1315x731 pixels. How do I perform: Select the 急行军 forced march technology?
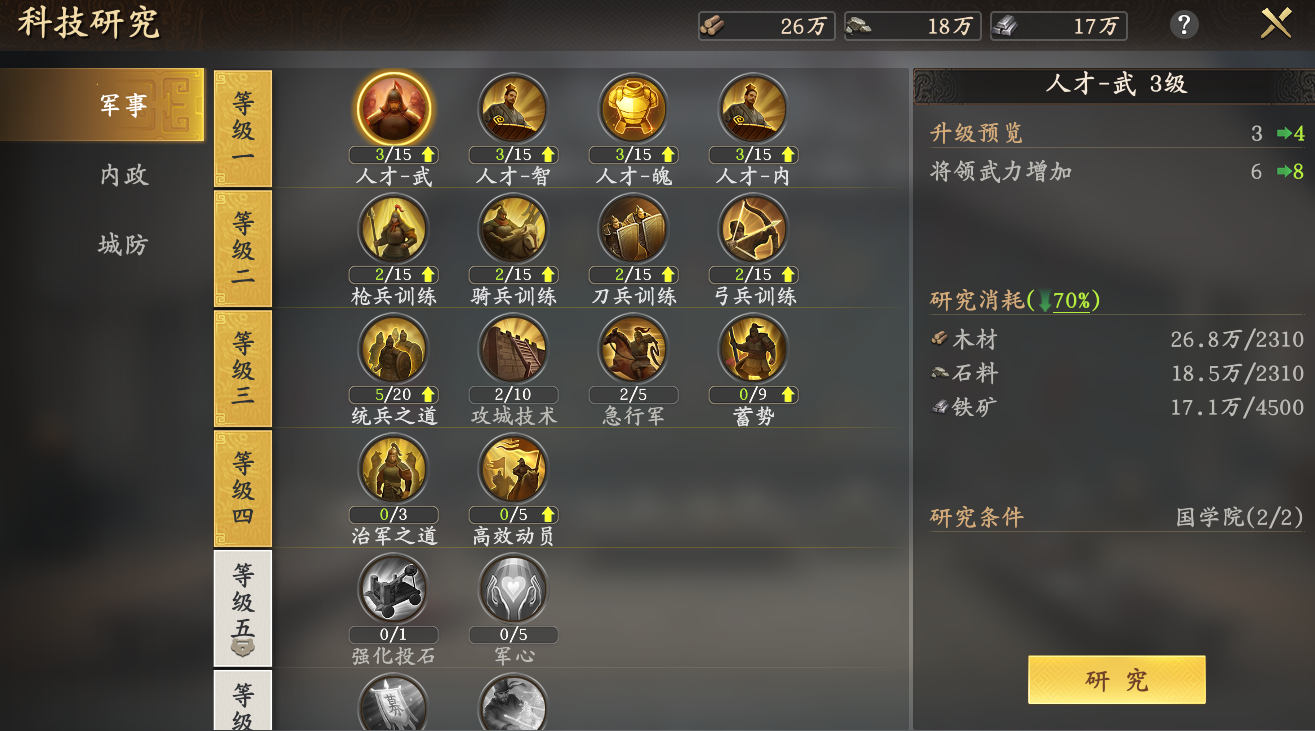[x=633, y=348]
